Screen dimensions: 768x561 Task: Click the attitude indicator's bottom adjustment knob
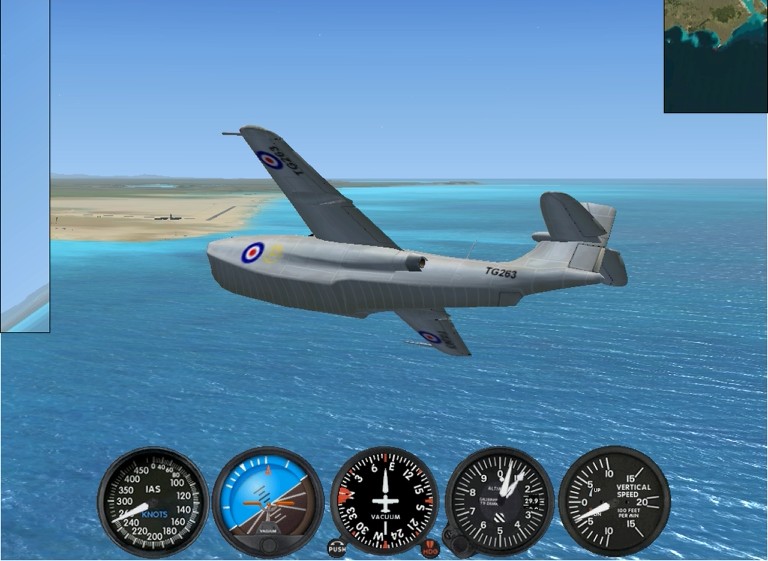coord(268,545)
